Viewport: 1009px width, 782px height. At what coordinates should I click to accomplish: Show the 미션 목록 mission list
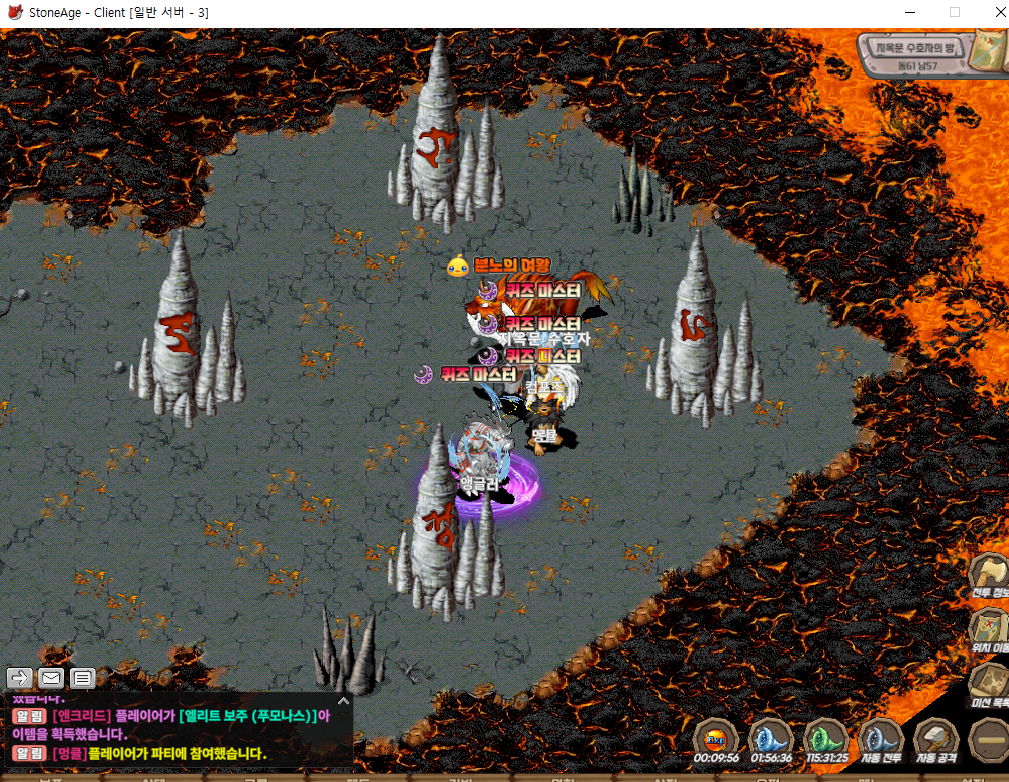[x=990, y=685]
